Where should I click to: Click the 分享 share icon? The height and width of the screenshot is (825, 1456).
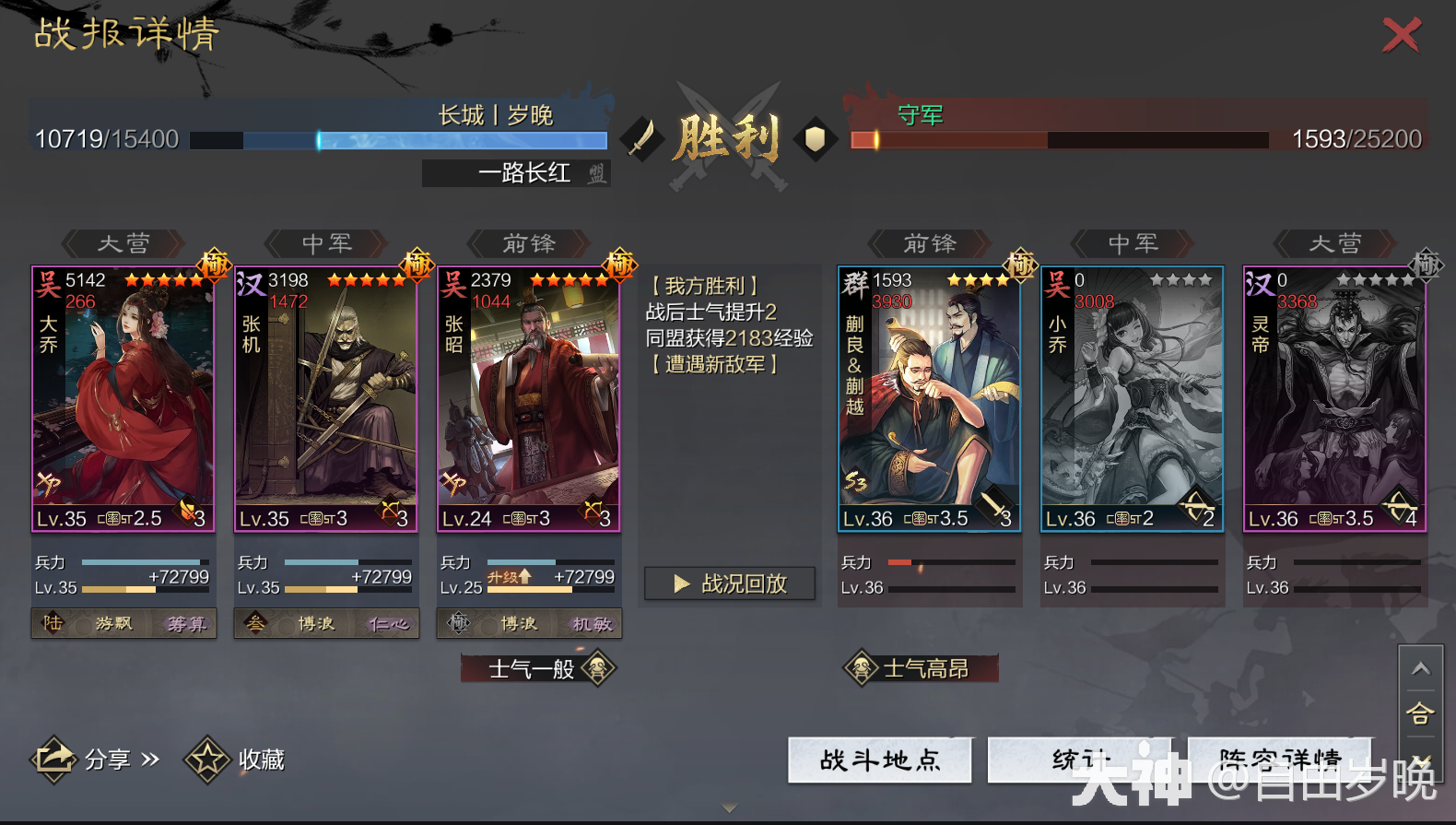53,758
